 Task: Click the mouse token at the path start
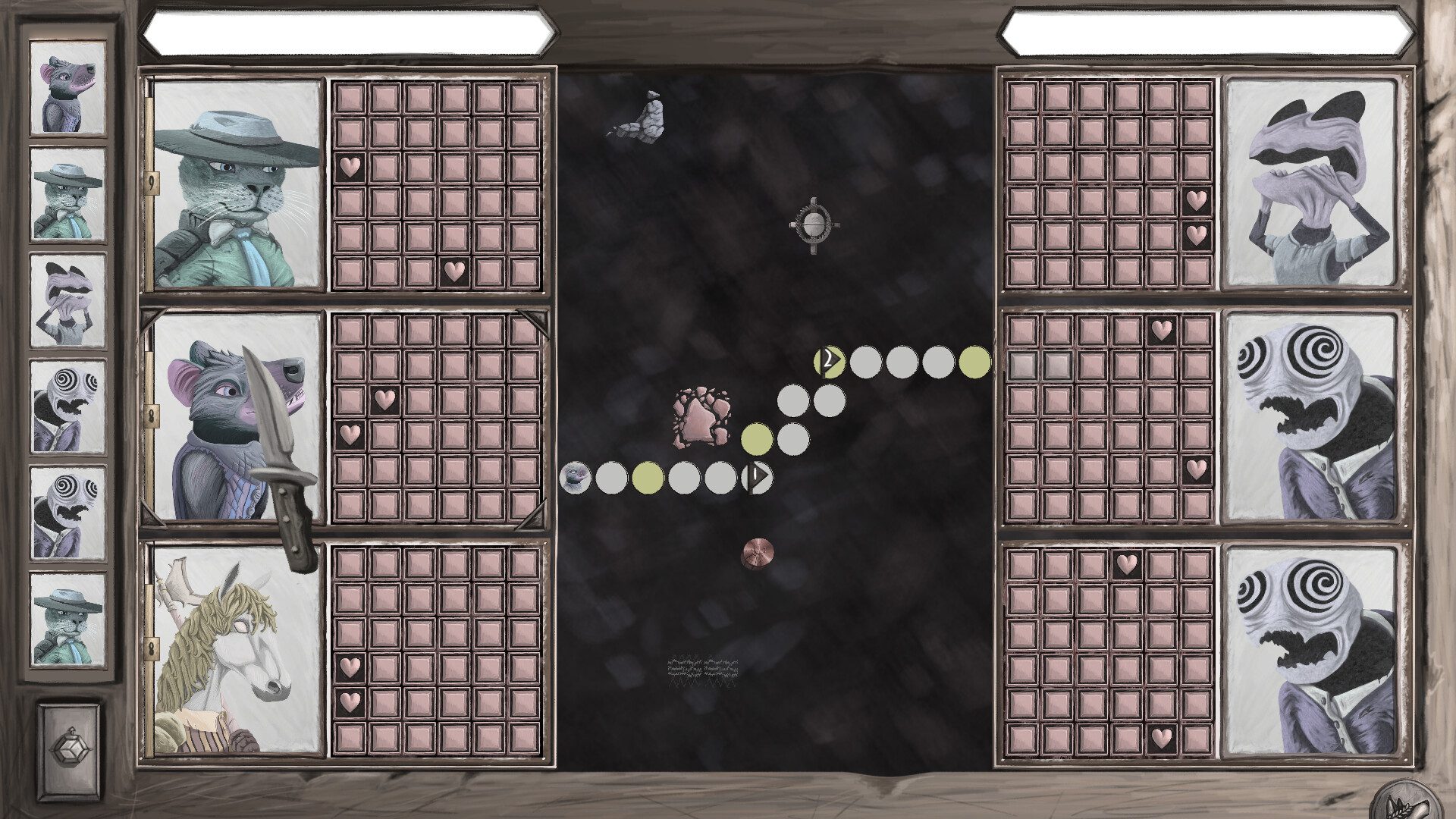tap(576, 477)
